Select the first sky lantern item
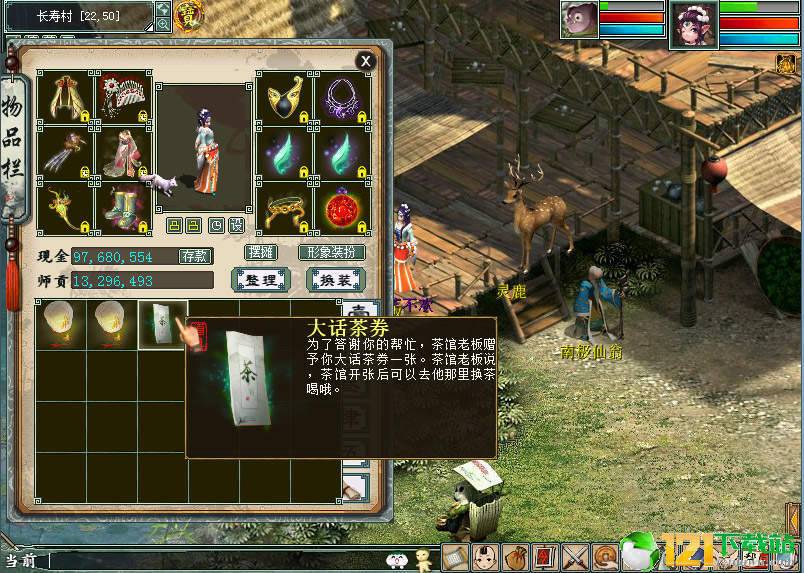 point(58,324)
